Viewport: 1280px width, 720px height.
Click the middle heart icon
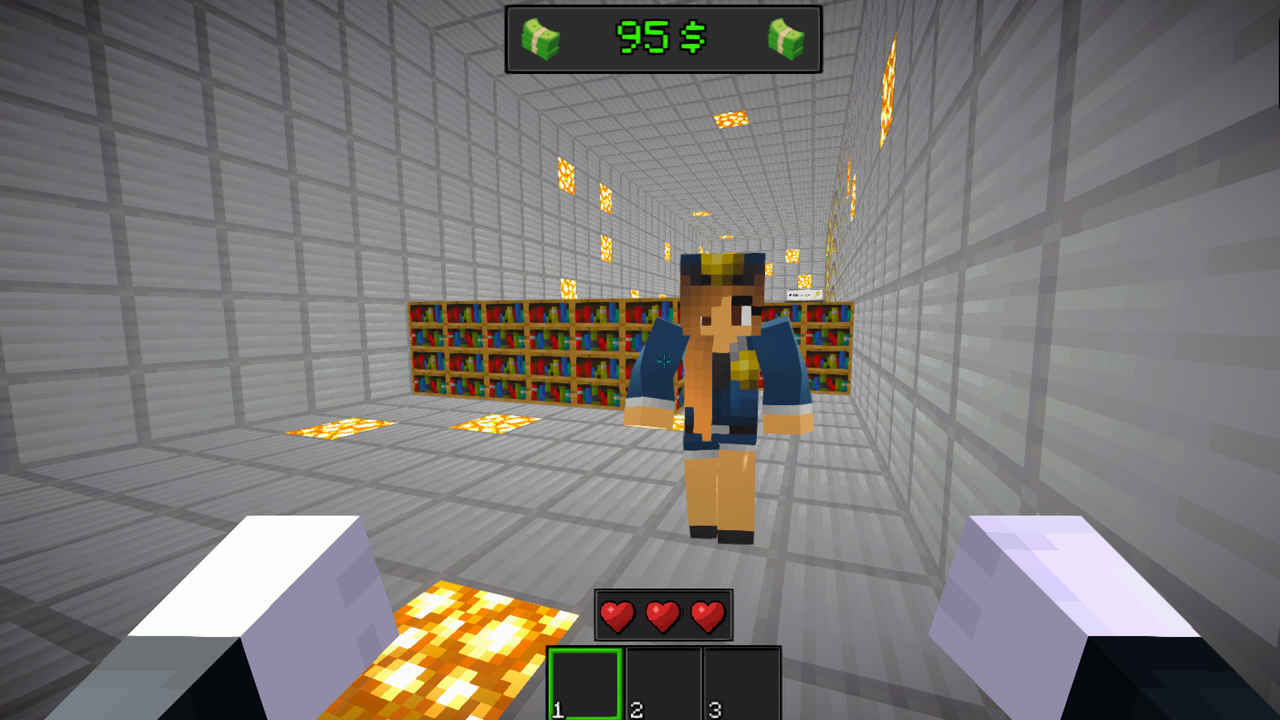662,614
